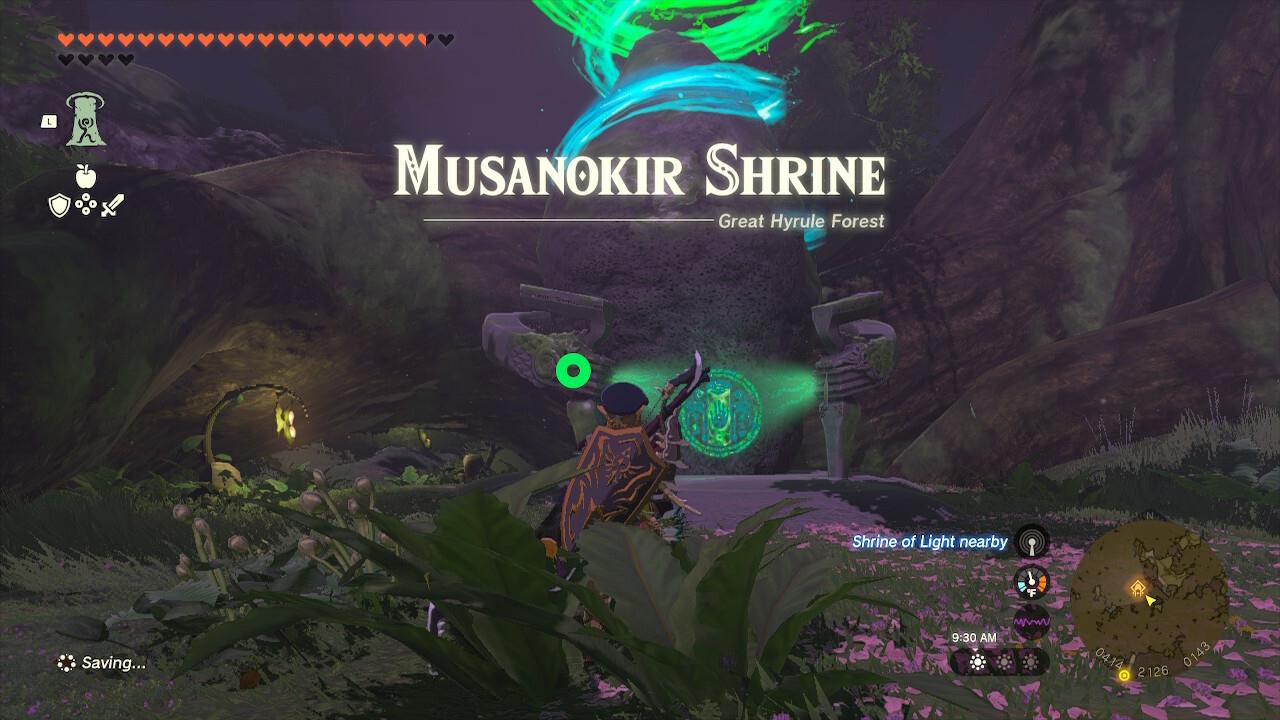Select the sword weapon icon
The height and width of the screenshot is (720, 1280).
(111, 205)
